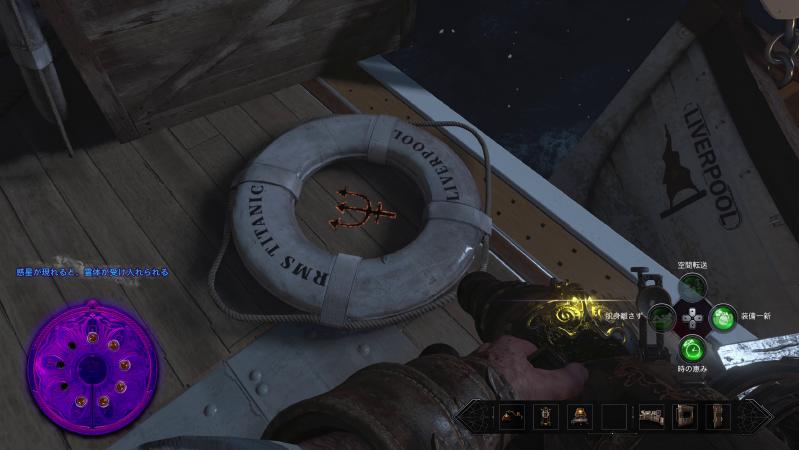This screenshot has height=450, width=799.
Task: Use the 時の恵み elixir icon
Action: pos(690,349)
